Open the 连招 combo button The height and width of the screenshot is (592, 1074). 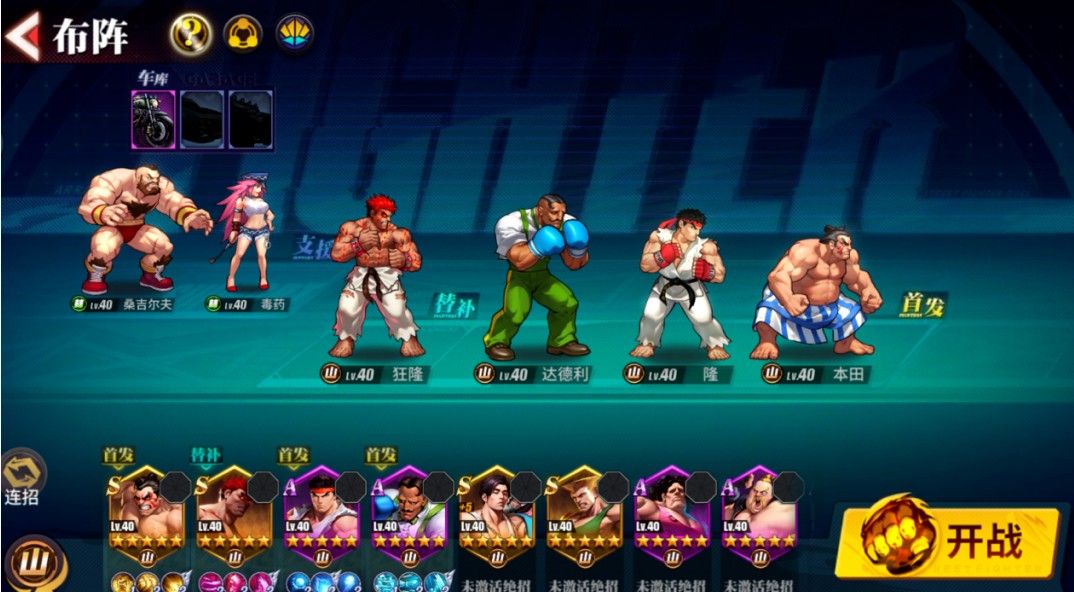22,478
